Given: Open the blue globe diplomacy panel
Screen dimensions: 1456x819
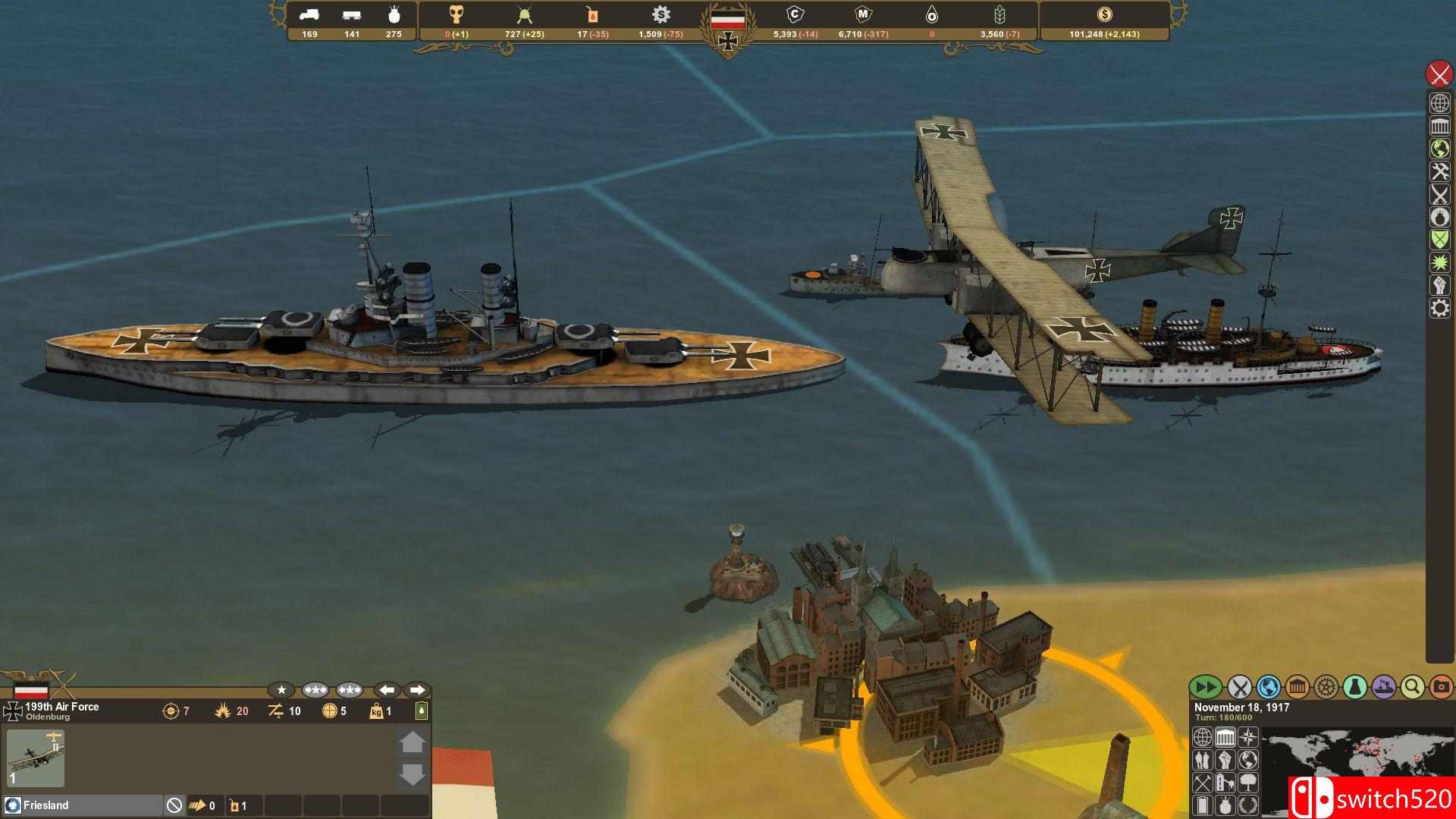Looking at the screenshot, I should [1268, 687].
